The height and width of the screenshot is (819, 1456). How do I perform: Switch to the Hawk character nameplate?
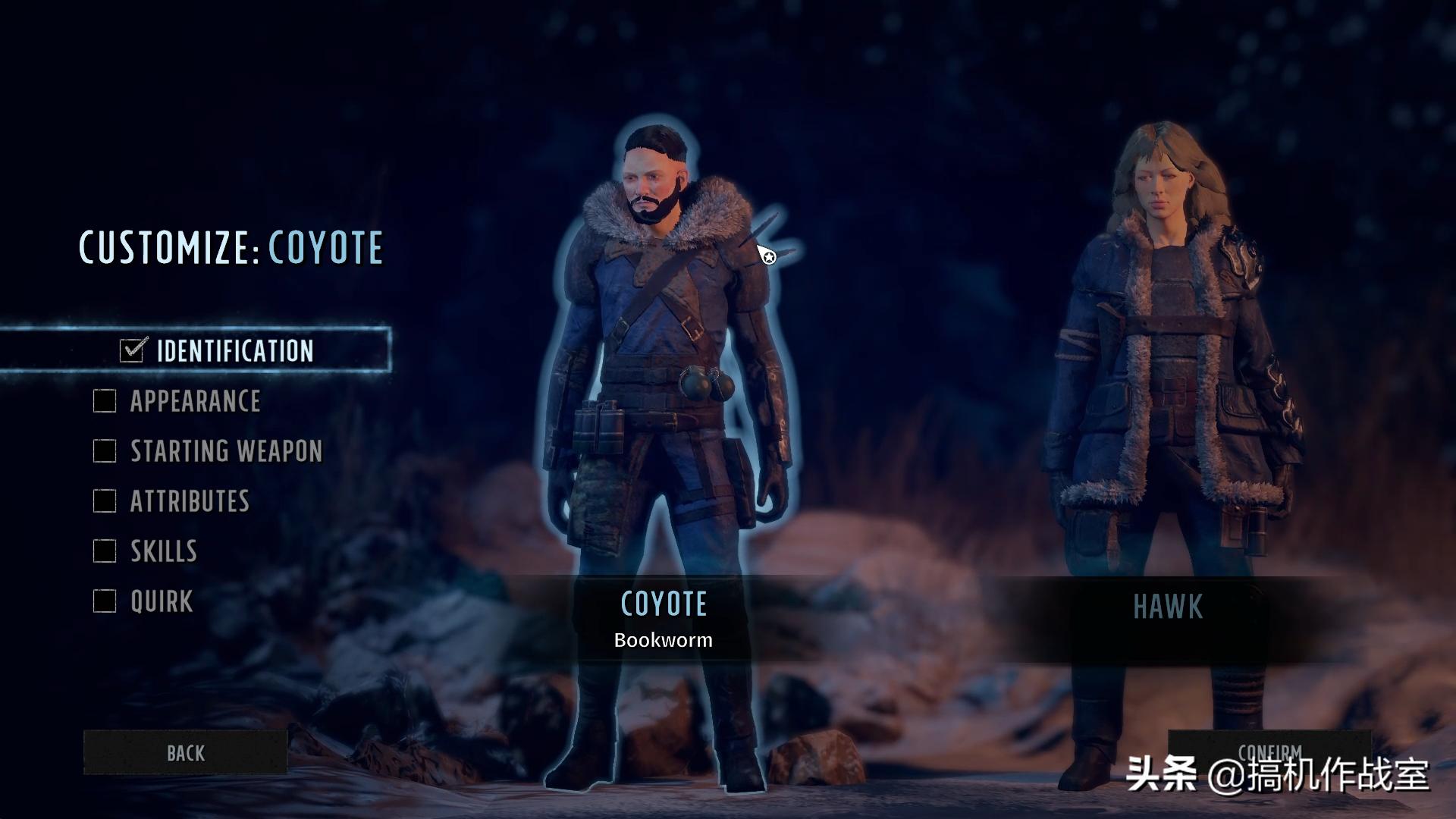click(x=1168, y=607)
